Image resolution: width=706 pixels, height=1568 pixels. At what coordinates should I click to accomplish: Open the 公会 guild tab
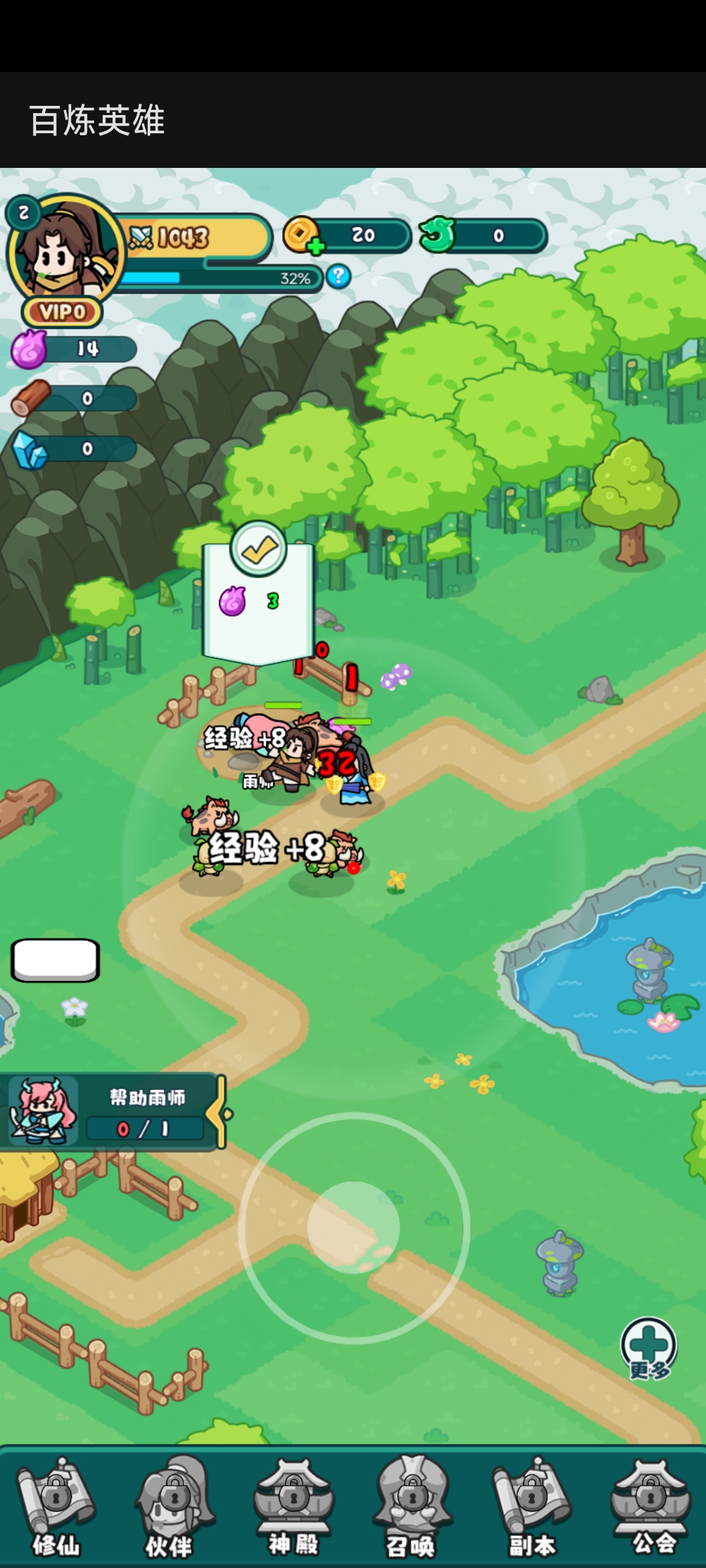(x=650, y=1507)
